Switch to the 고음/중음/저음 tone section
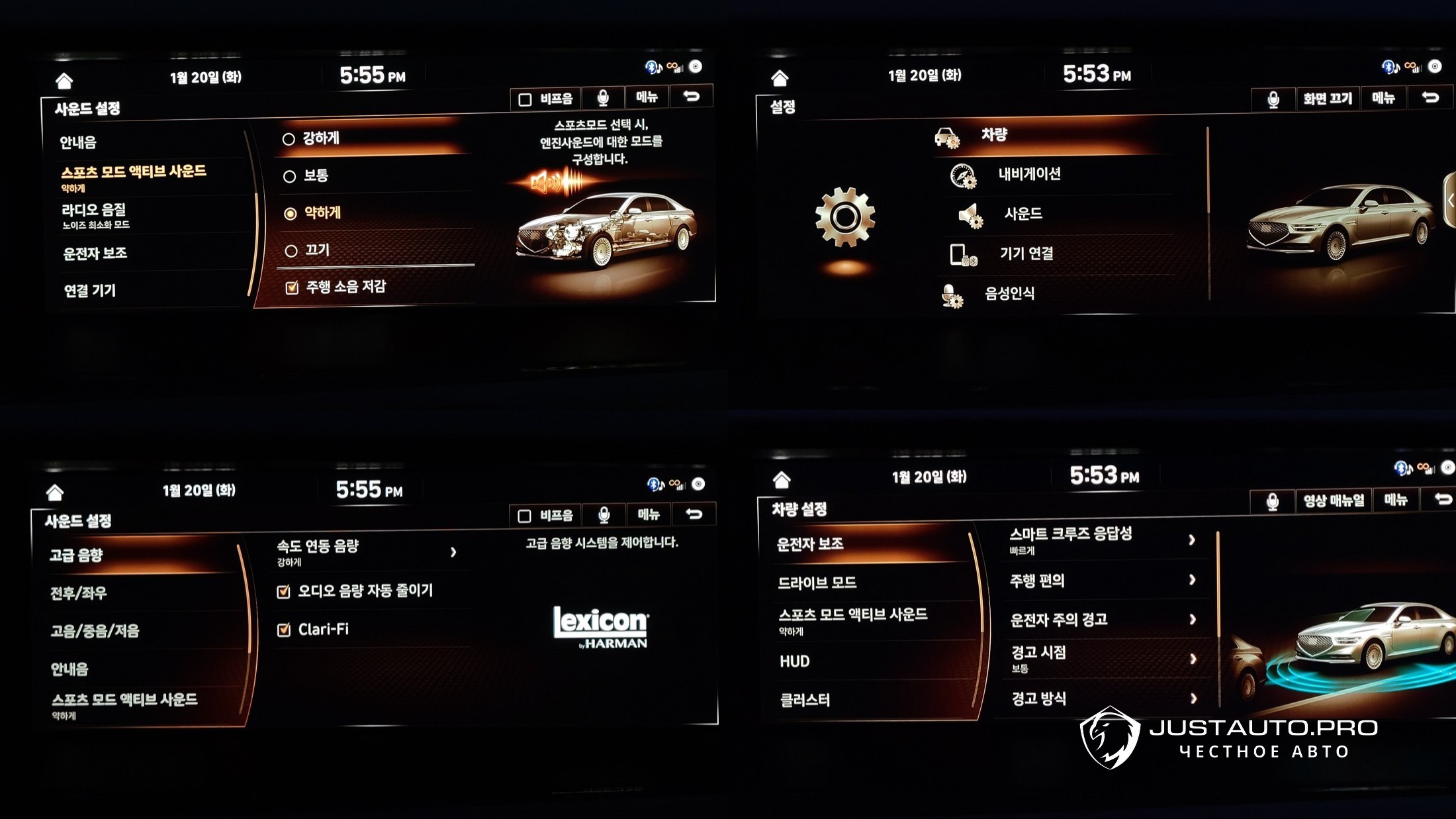This screenshot has width=1456, height=819. click(95, 631)
